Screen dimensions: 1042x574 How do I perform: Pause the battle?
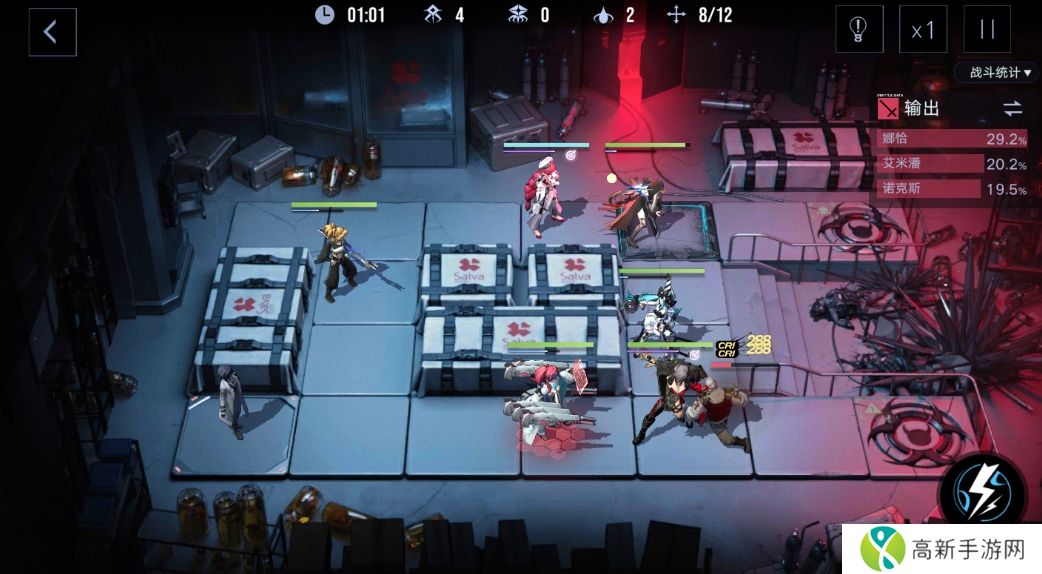(x=987, y=30)
